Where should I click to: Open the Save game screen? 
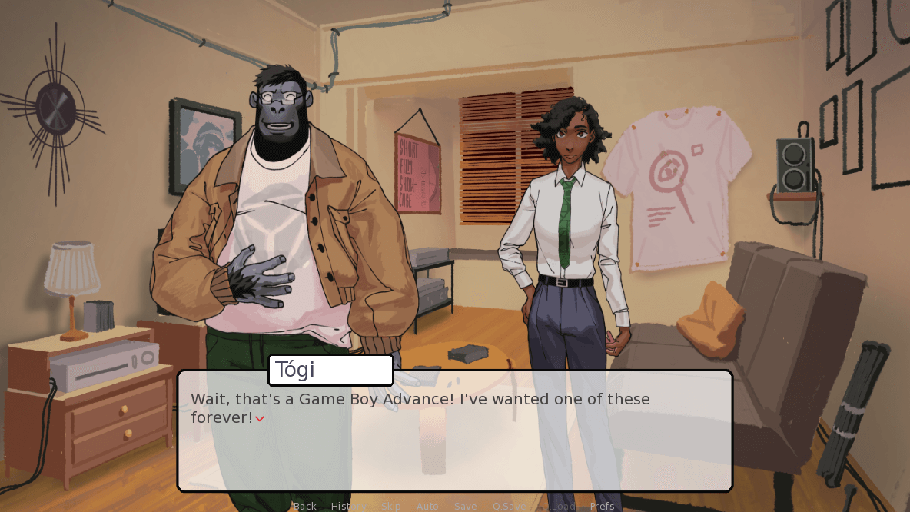point(466,506)
